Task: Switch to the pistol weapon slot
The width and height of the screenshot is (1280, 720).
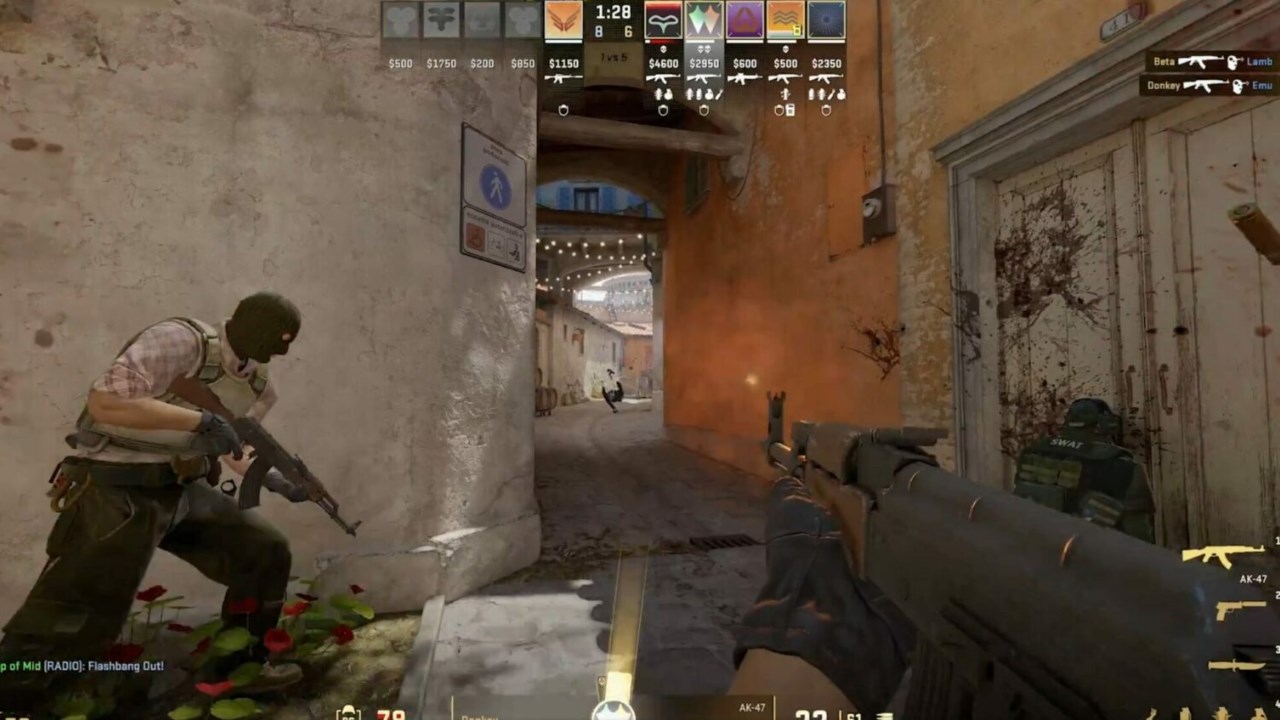Action: 1241,609
